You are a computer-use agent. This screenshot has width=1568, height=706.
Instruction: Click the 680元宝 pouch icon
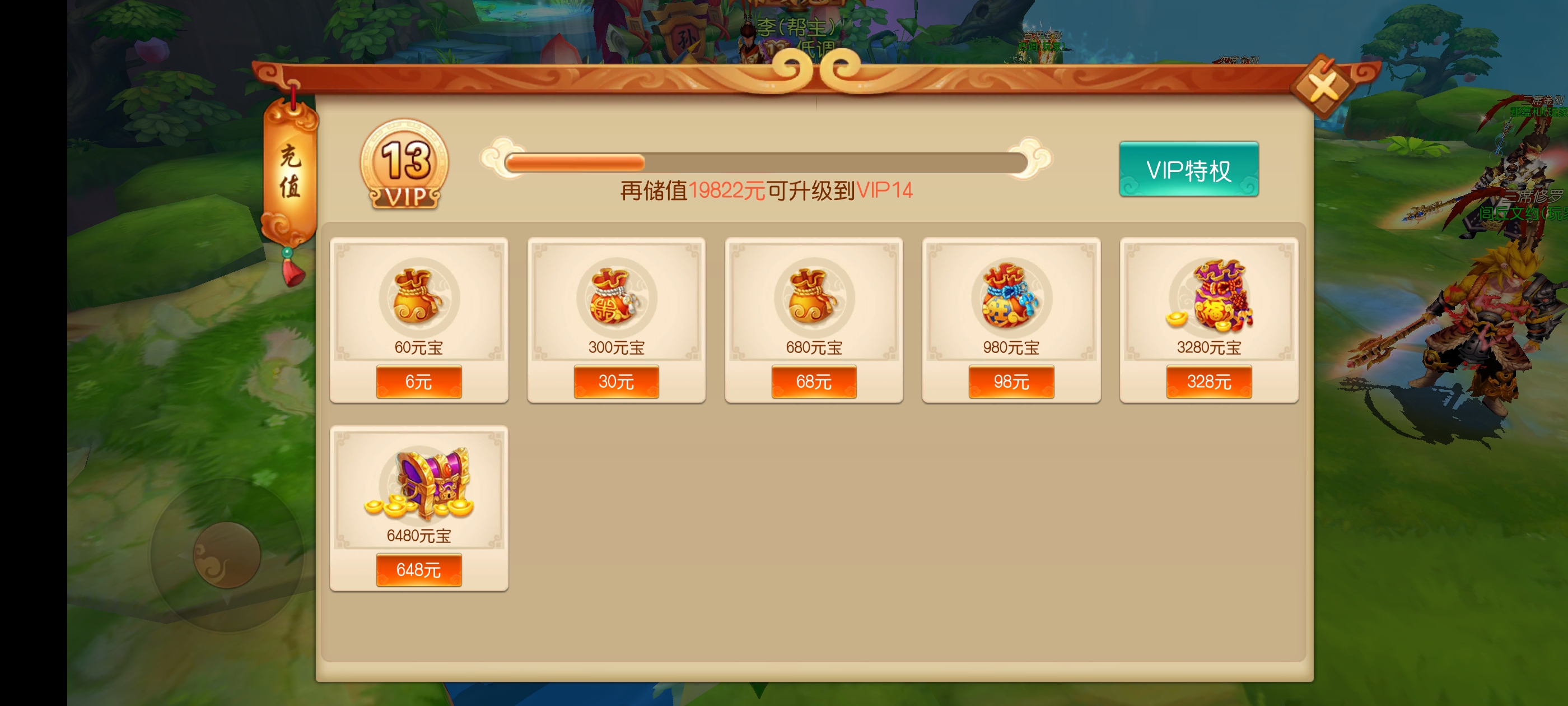814,299
